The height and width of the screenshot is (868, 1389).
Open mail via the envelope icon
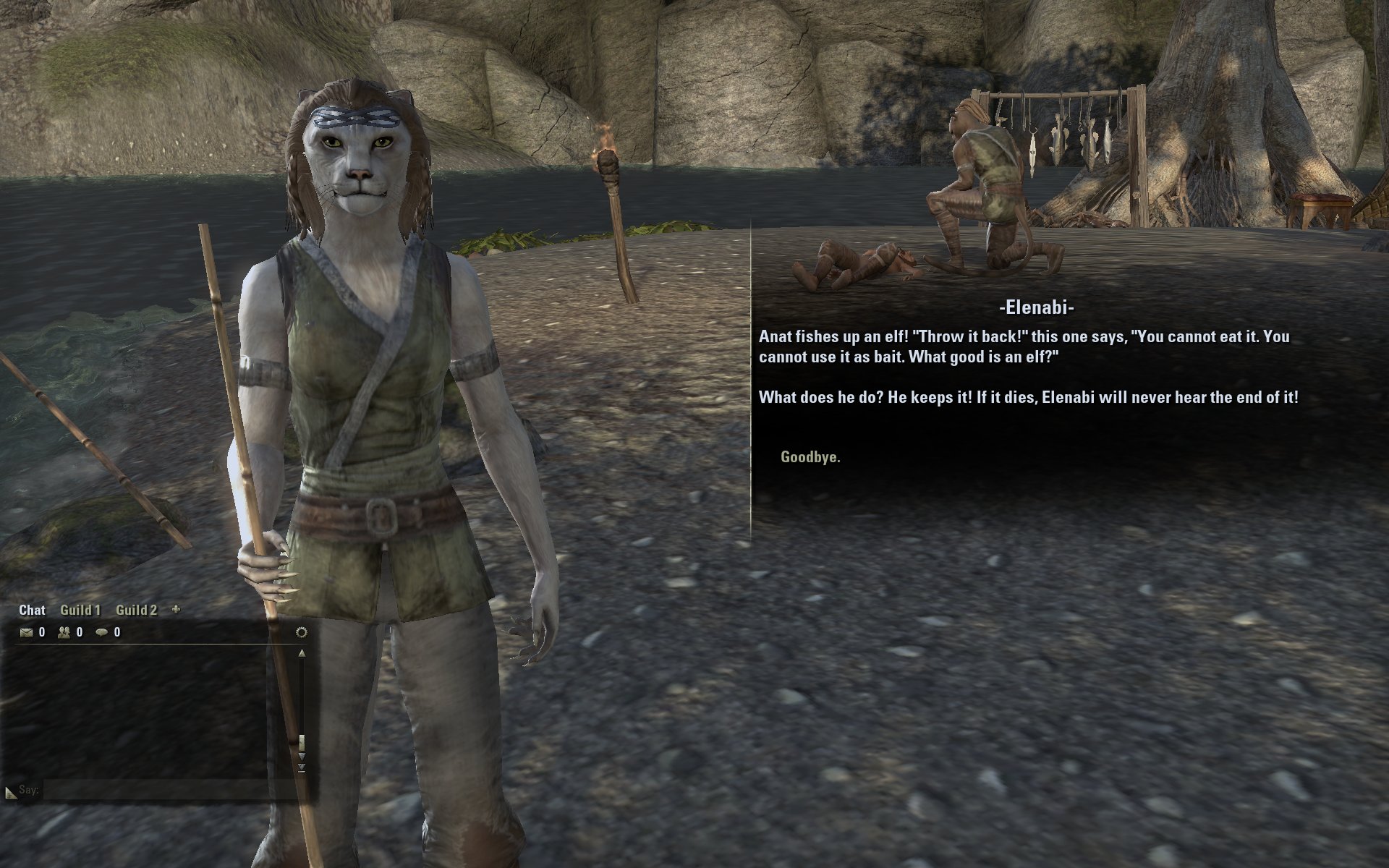click(27, 633)
